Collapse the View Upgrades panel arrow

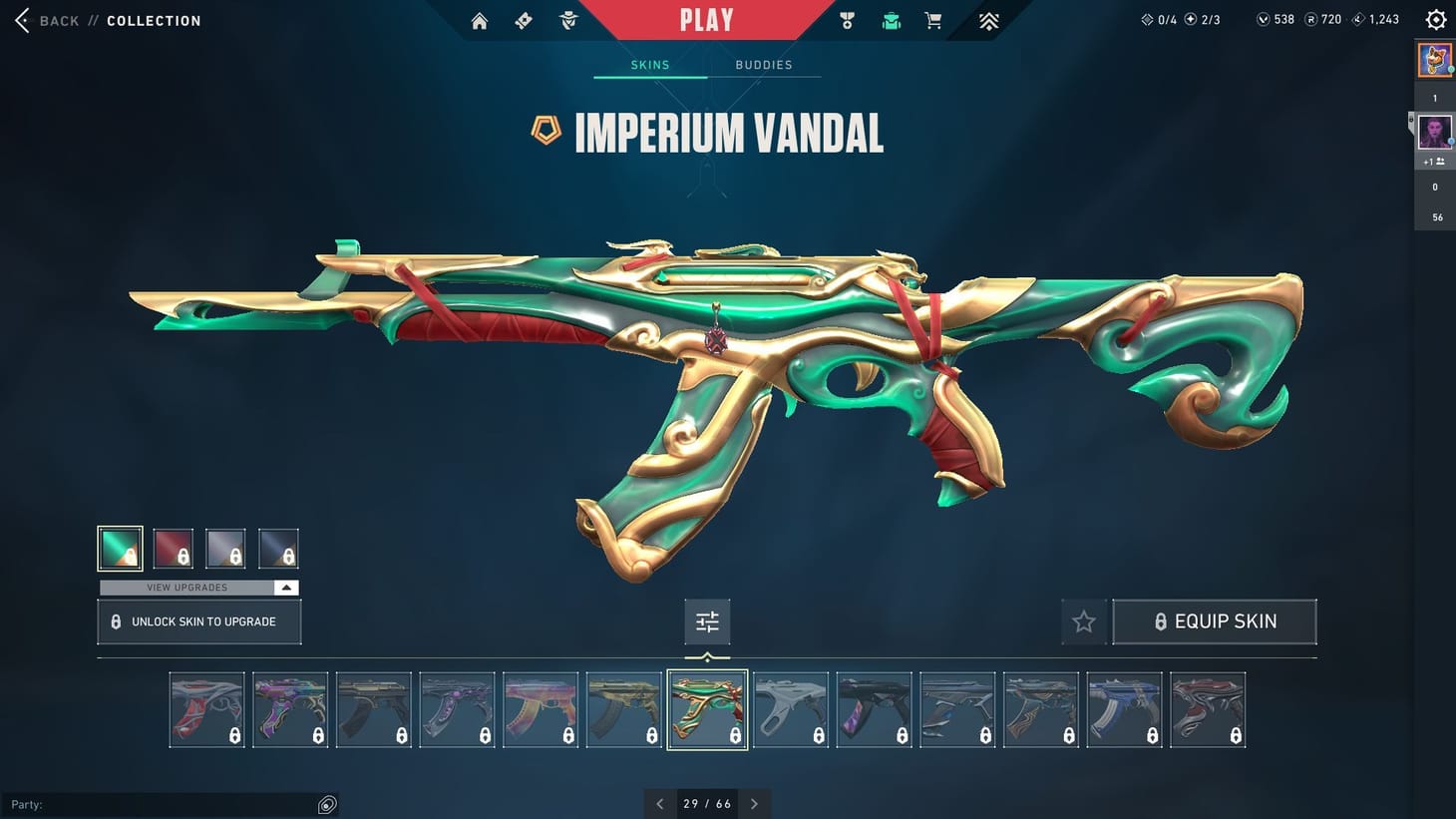coord(285,588)
